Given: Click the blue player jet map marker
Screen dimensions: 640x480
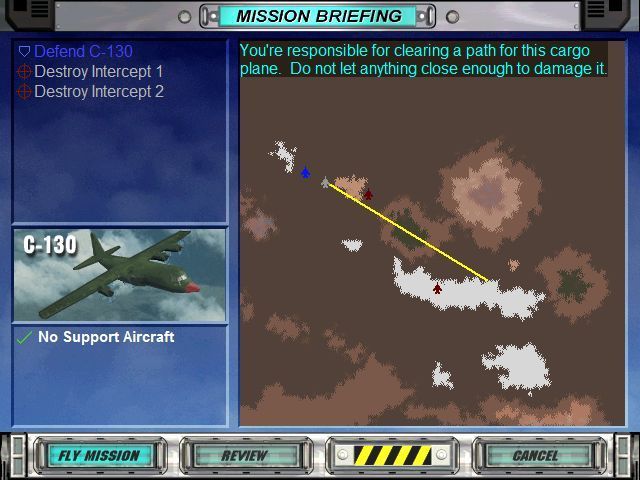Looking at the screenshot, I should pos(305,172).
